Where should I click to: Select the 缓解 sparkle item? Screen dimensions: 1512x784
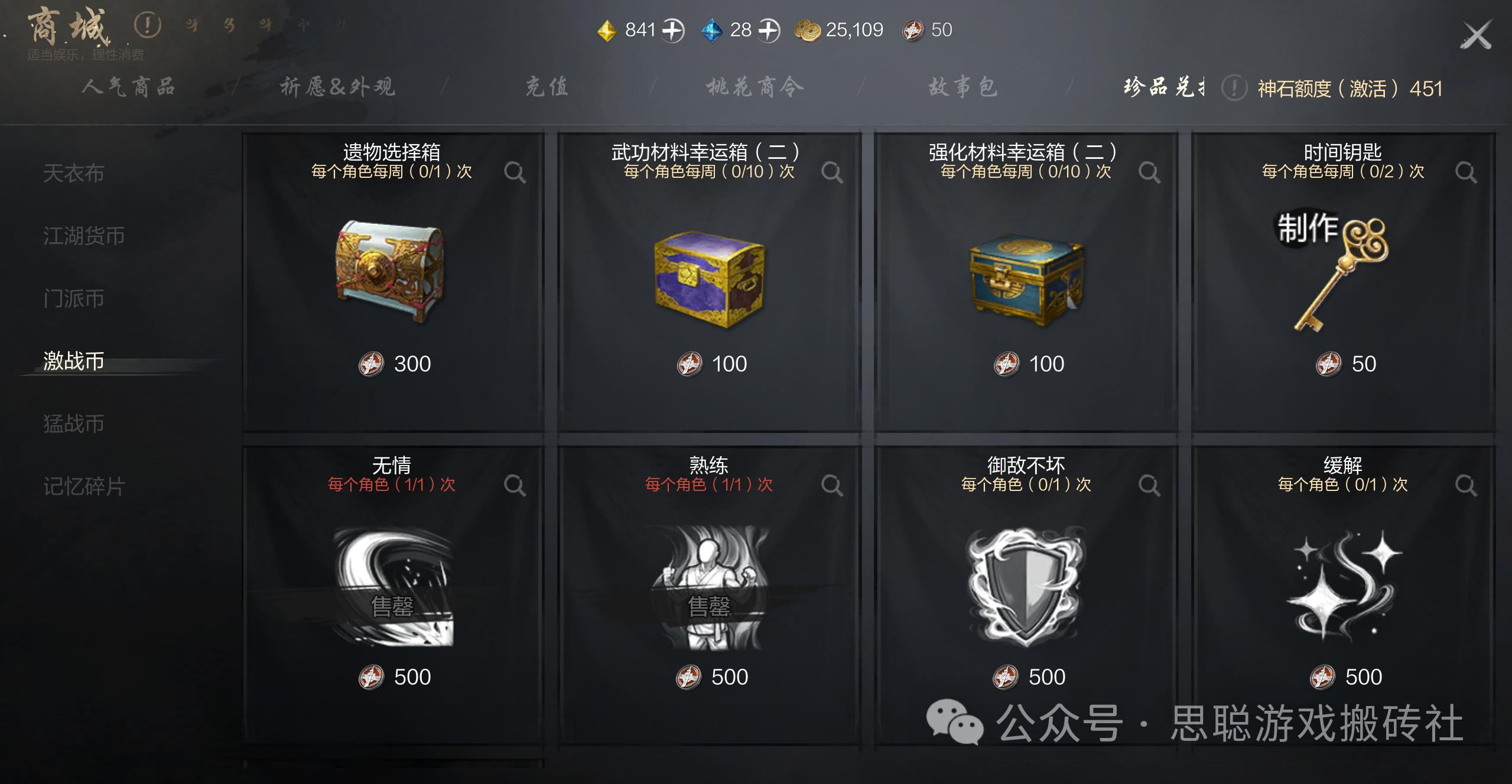tap(1342, 585)
